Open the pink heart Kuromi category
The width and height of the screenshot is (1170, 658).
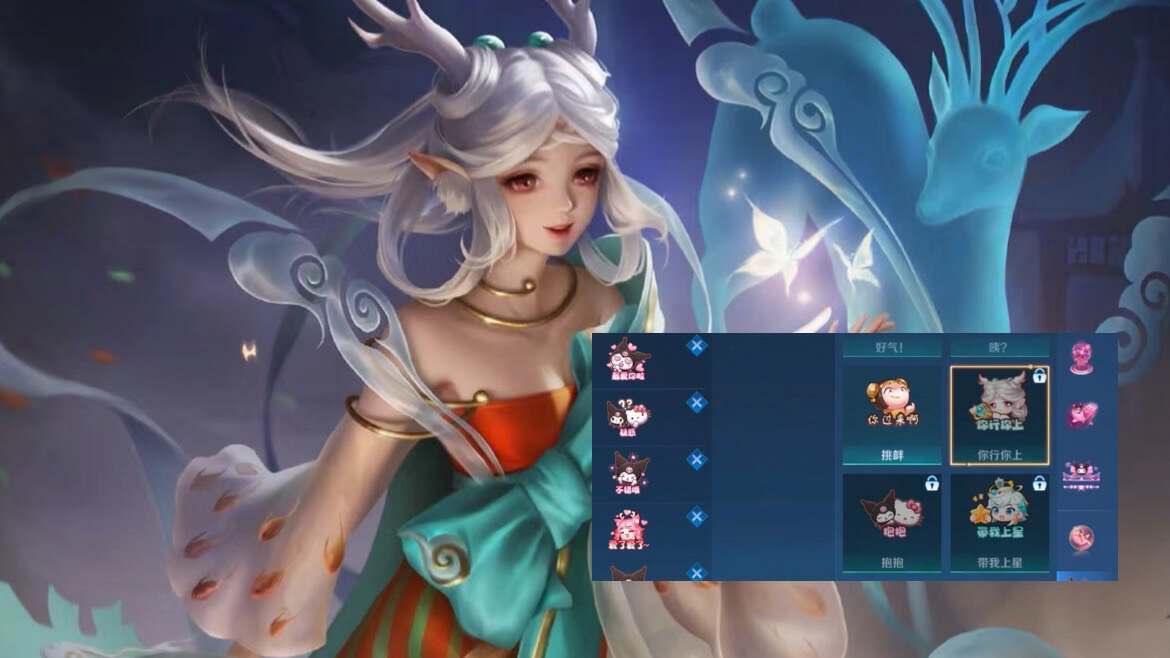(1081, 413)
